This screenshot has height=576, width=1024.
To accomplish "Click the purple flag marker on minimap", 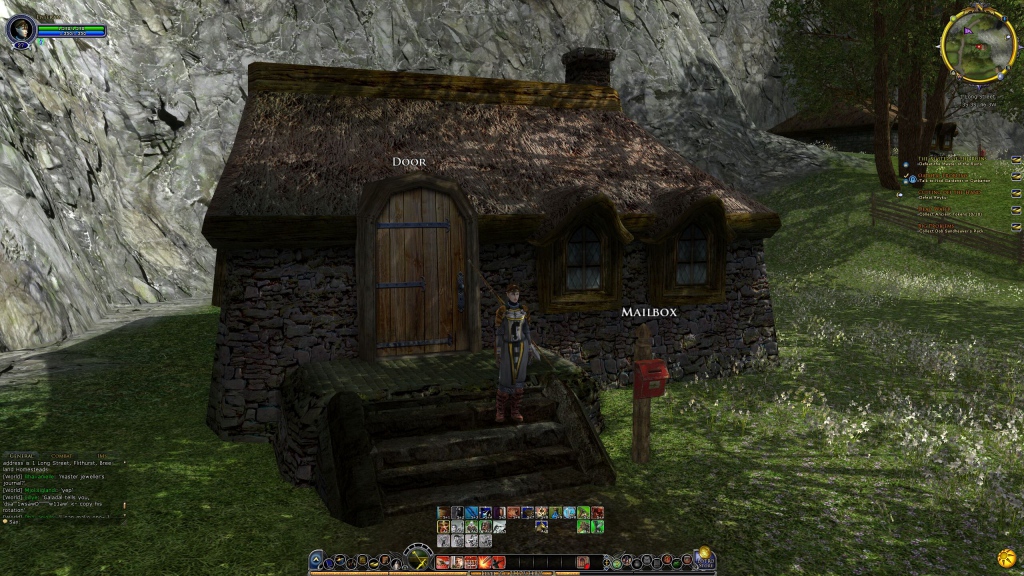I will [x=967, y=31].
